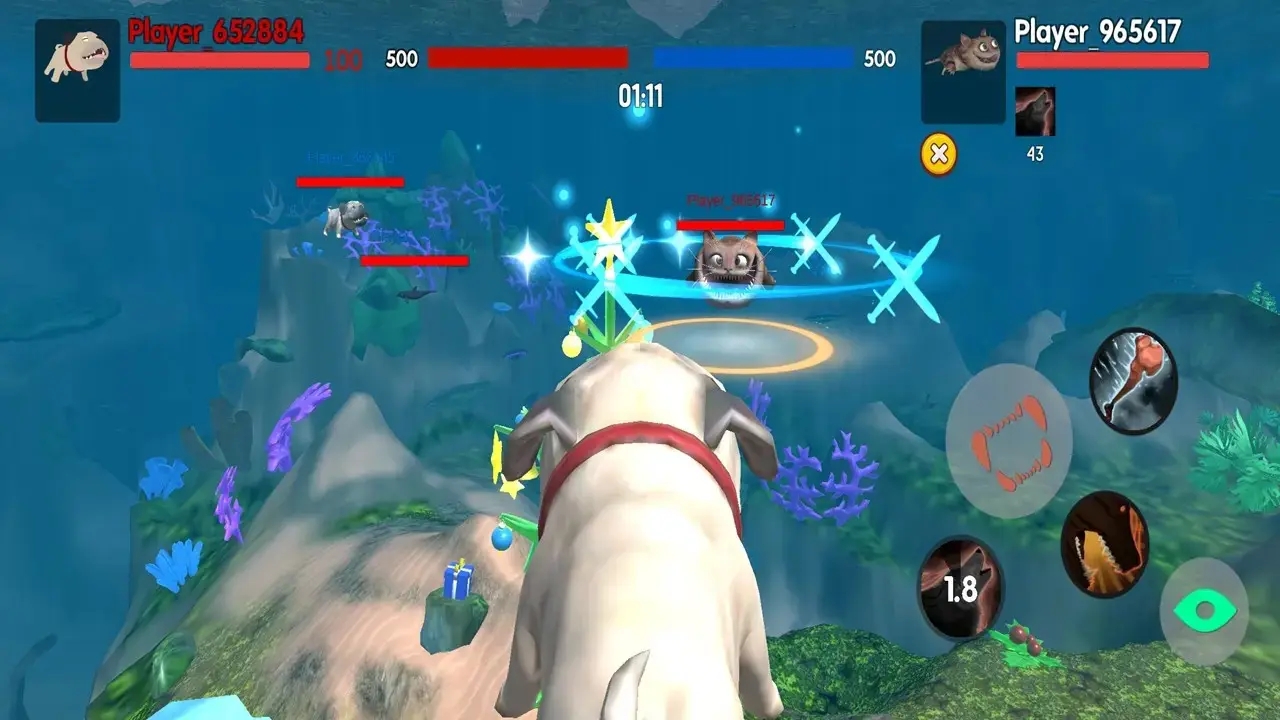The image size is (1280, 720).
Task: Click the hippo character near the coral
Action: click(x=345, y=220)
